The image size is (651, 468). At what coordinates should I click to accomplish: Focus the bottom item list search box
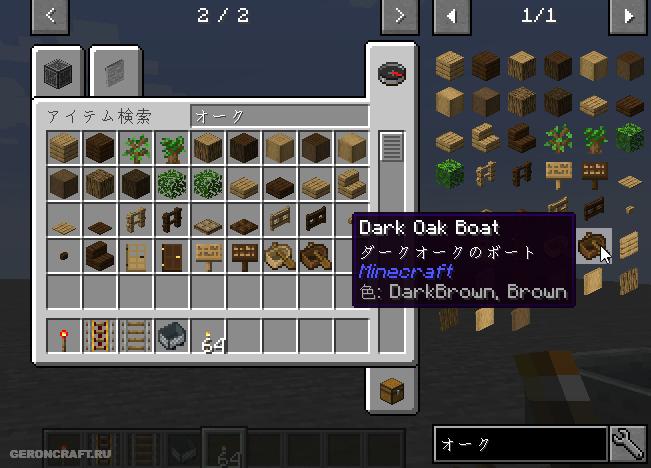[x=520, y=443]
